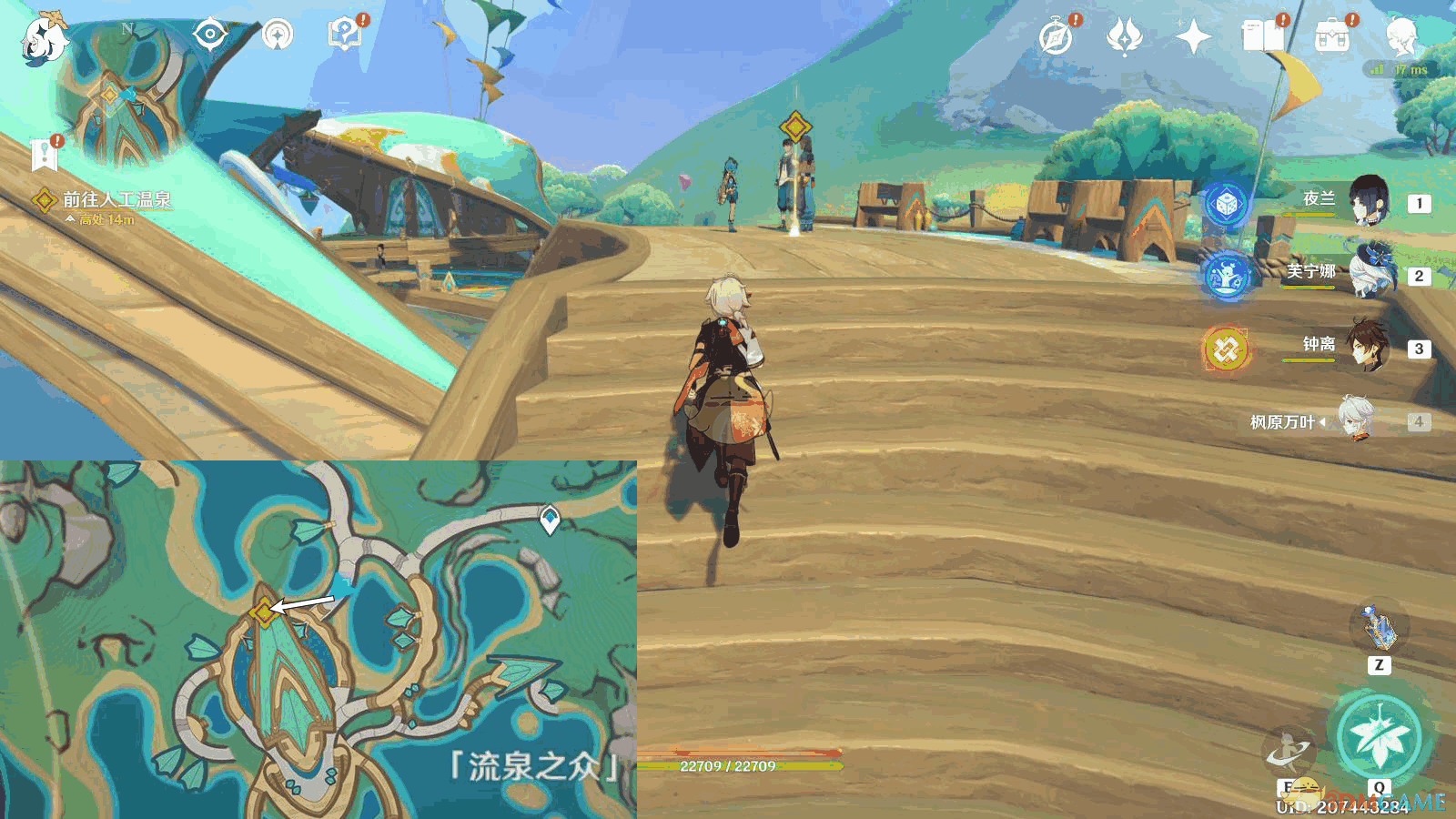Select the quest navigation target icon
1456x819 pixels.
[x=210, y=35]
